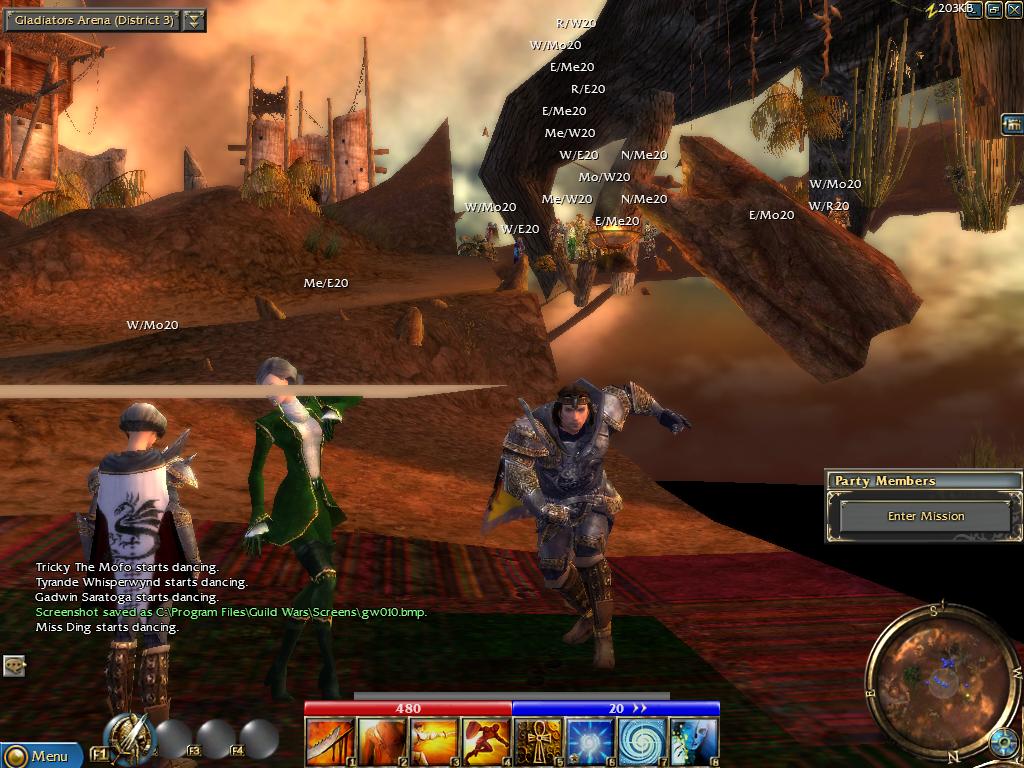The image size is (1024, 768).
Task: Click the Enter Mission button
Action: 926,516
